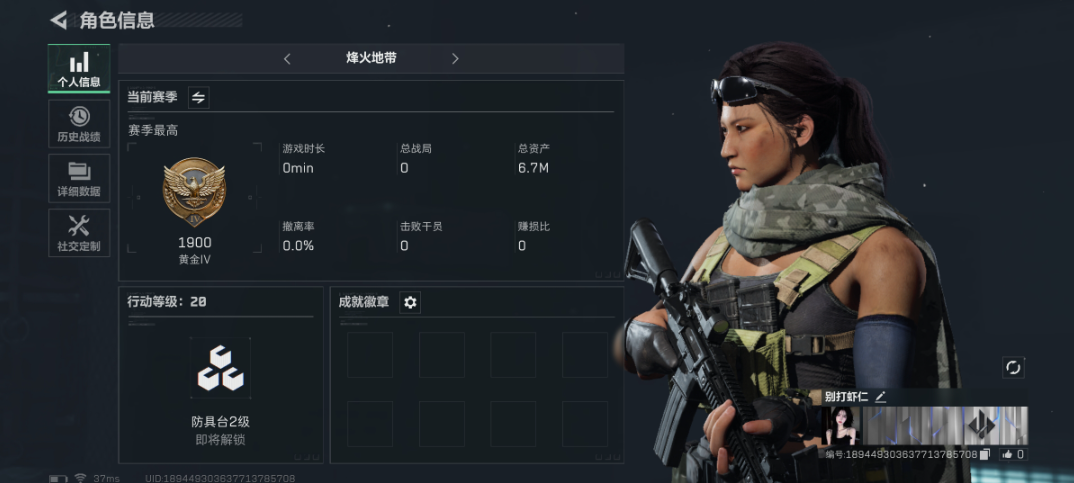1074x483 pixels.
Task: Copy the player ID number
Action: point(986,454)
